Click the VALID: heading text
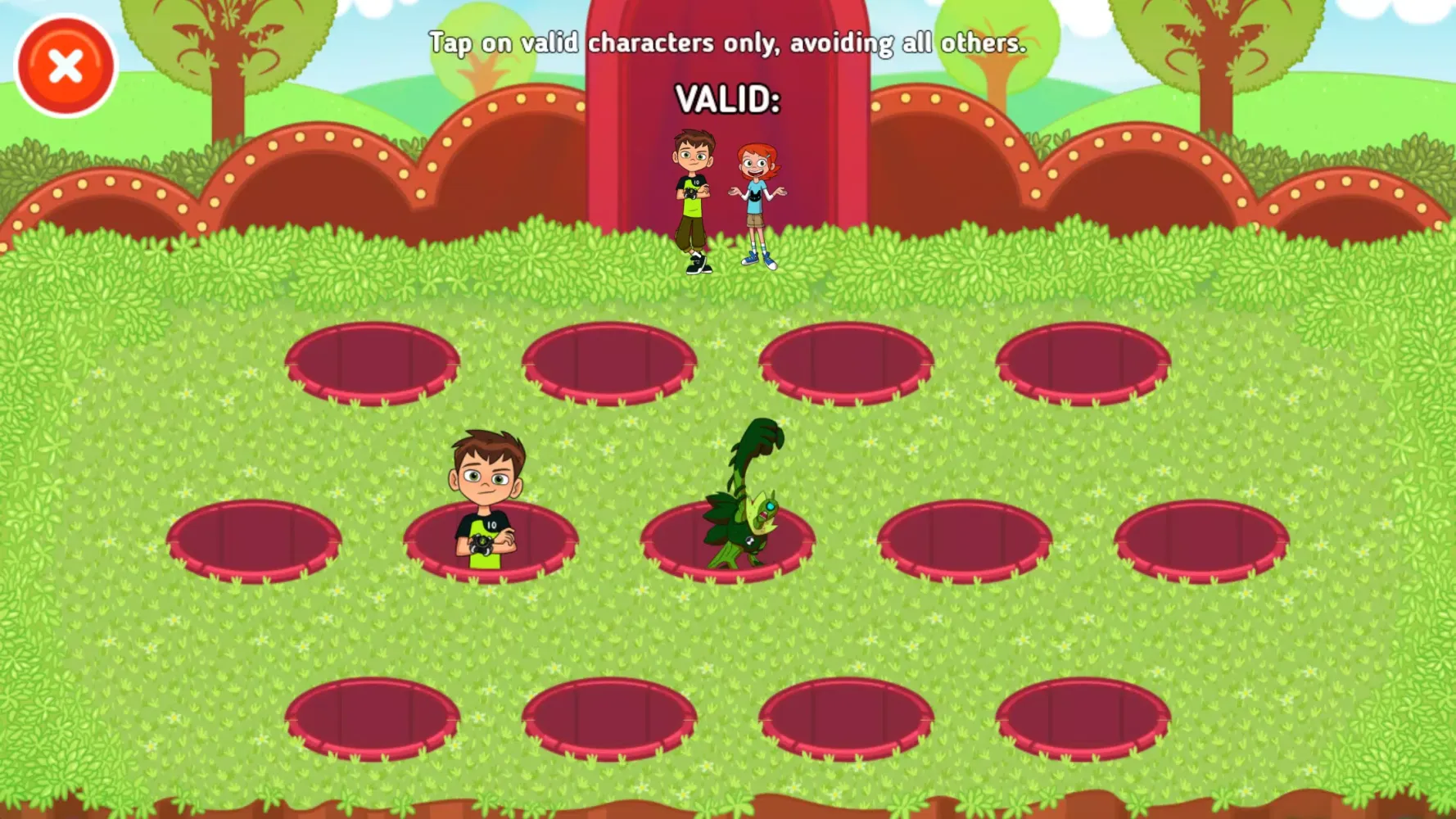 pos(728,100)
